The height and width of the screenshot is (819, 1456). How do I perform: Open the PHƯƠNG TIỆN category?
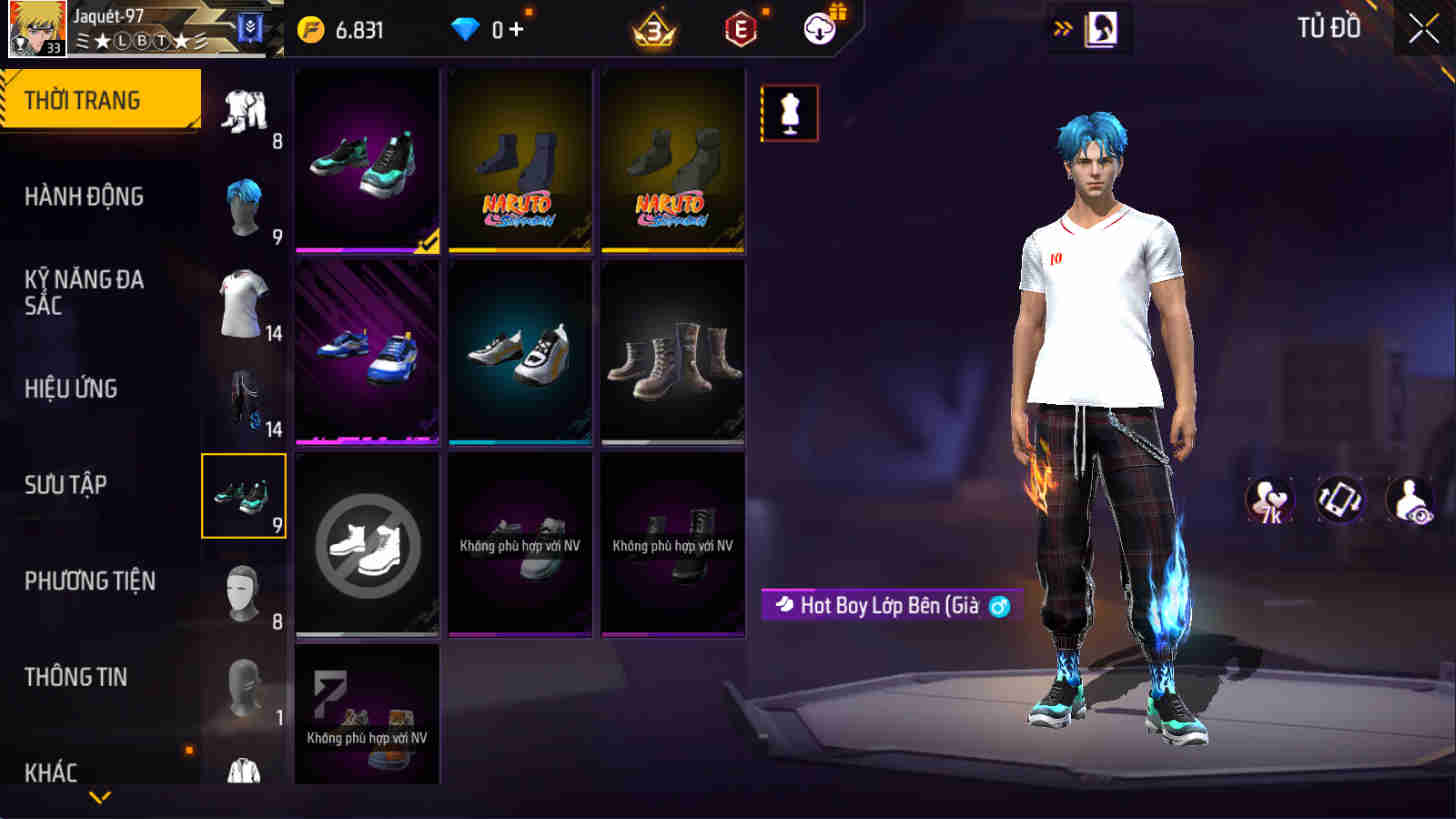pos(90,581)
